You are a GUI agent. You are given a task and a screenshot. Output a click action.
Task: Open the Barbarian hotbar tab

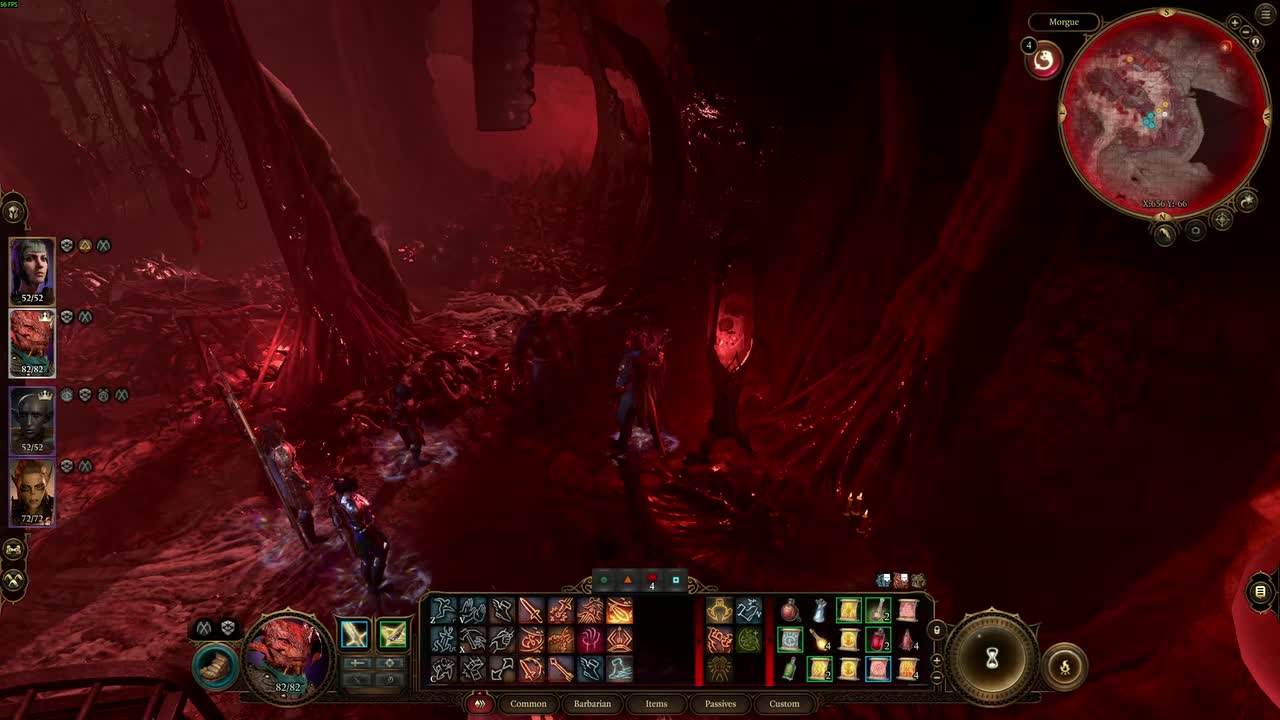pos(592,704)
